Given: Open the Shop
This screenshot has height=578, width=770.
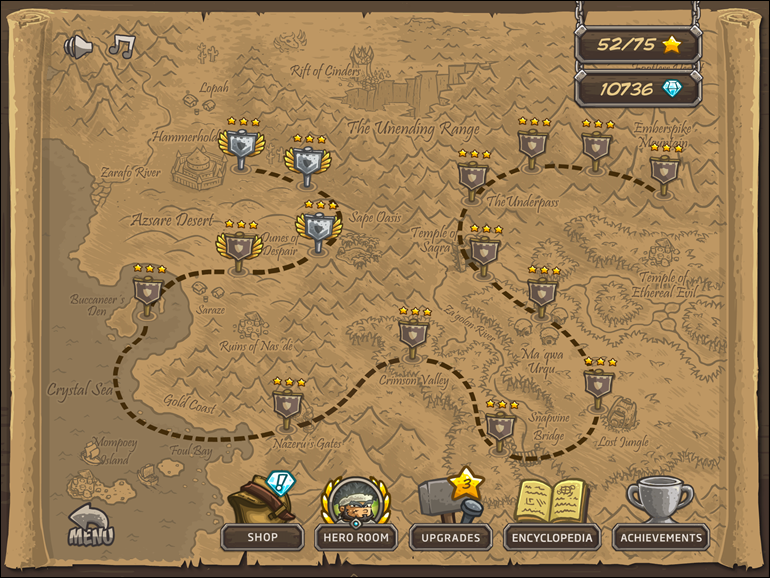Looking at the screenshot, I should point(262,537).
